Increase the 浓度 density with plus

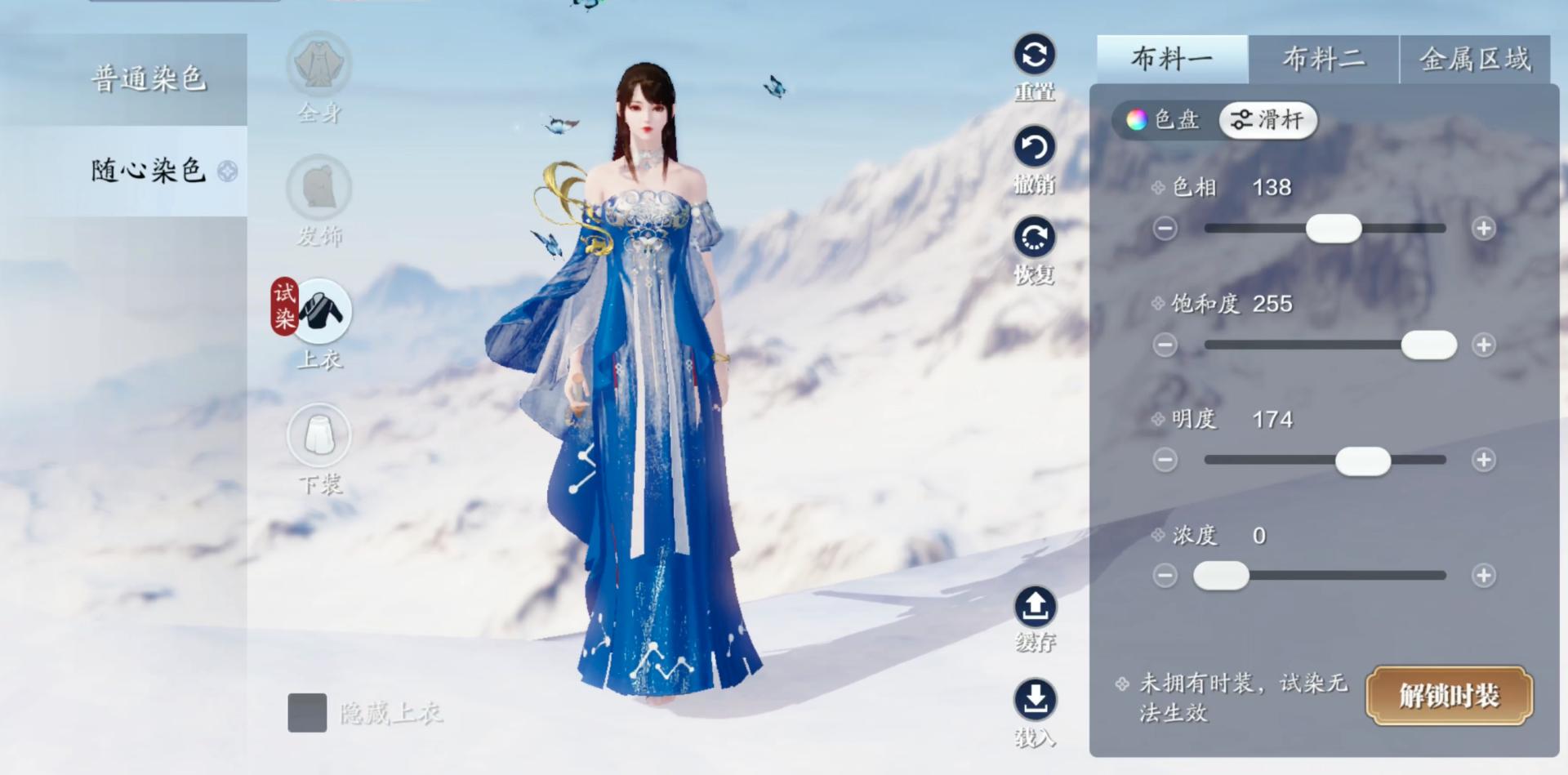[1484, 576]
